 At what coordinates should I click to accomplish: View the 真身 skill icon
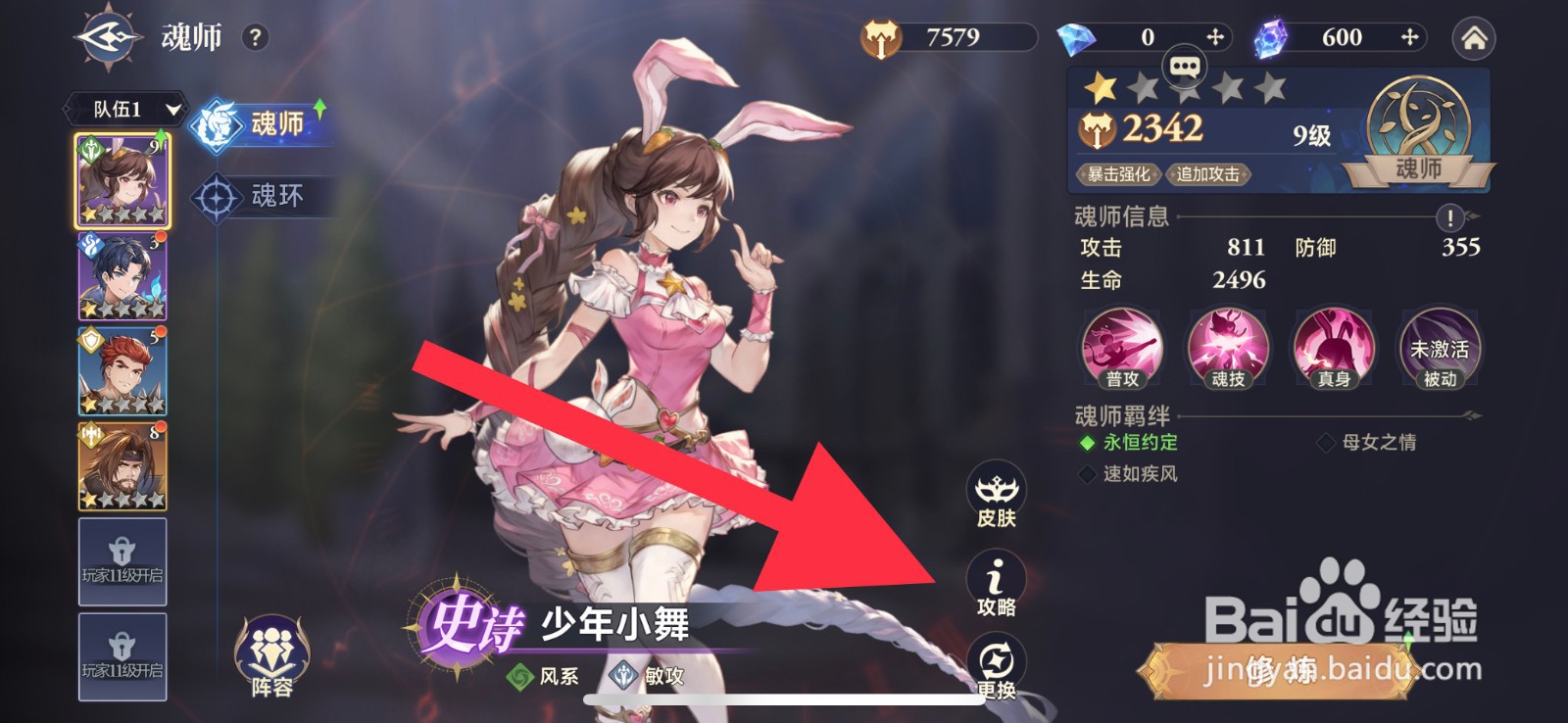1332,348
